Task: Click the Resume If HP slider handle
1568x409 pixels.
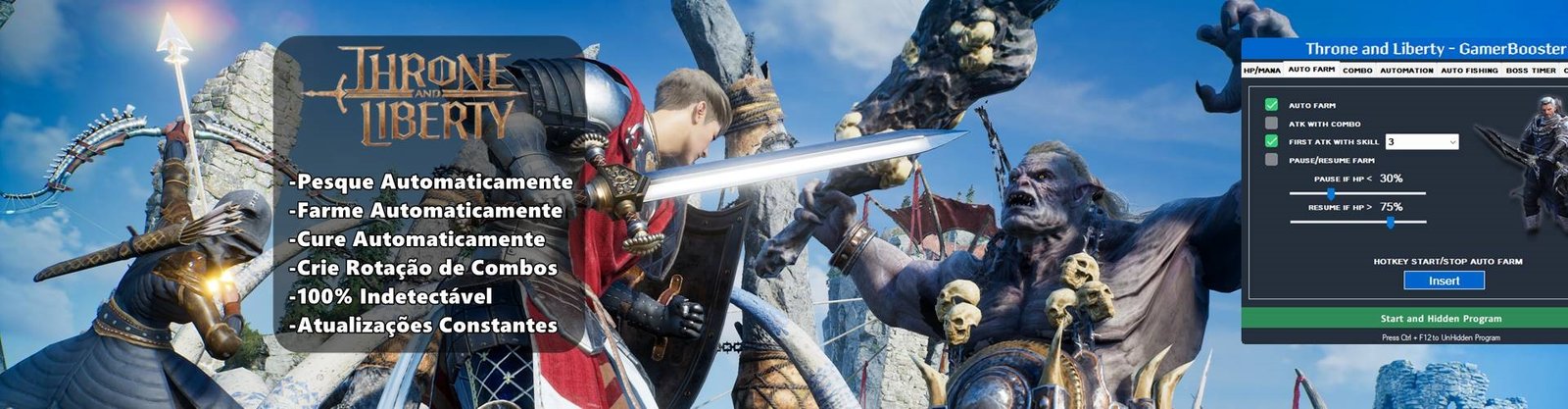Action: (1390, 223)
